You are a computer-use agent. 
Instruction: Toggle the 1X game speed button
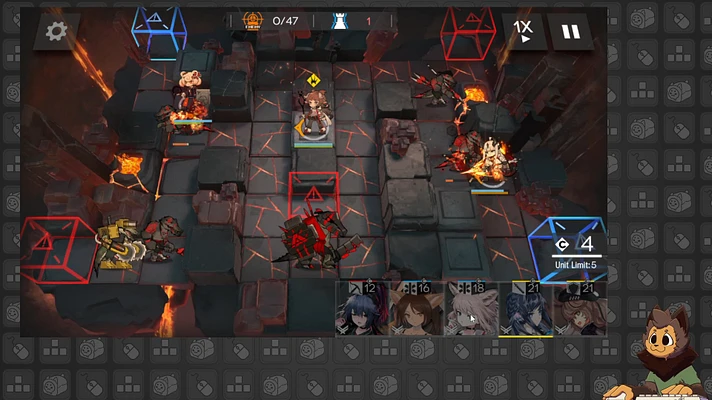523,31
